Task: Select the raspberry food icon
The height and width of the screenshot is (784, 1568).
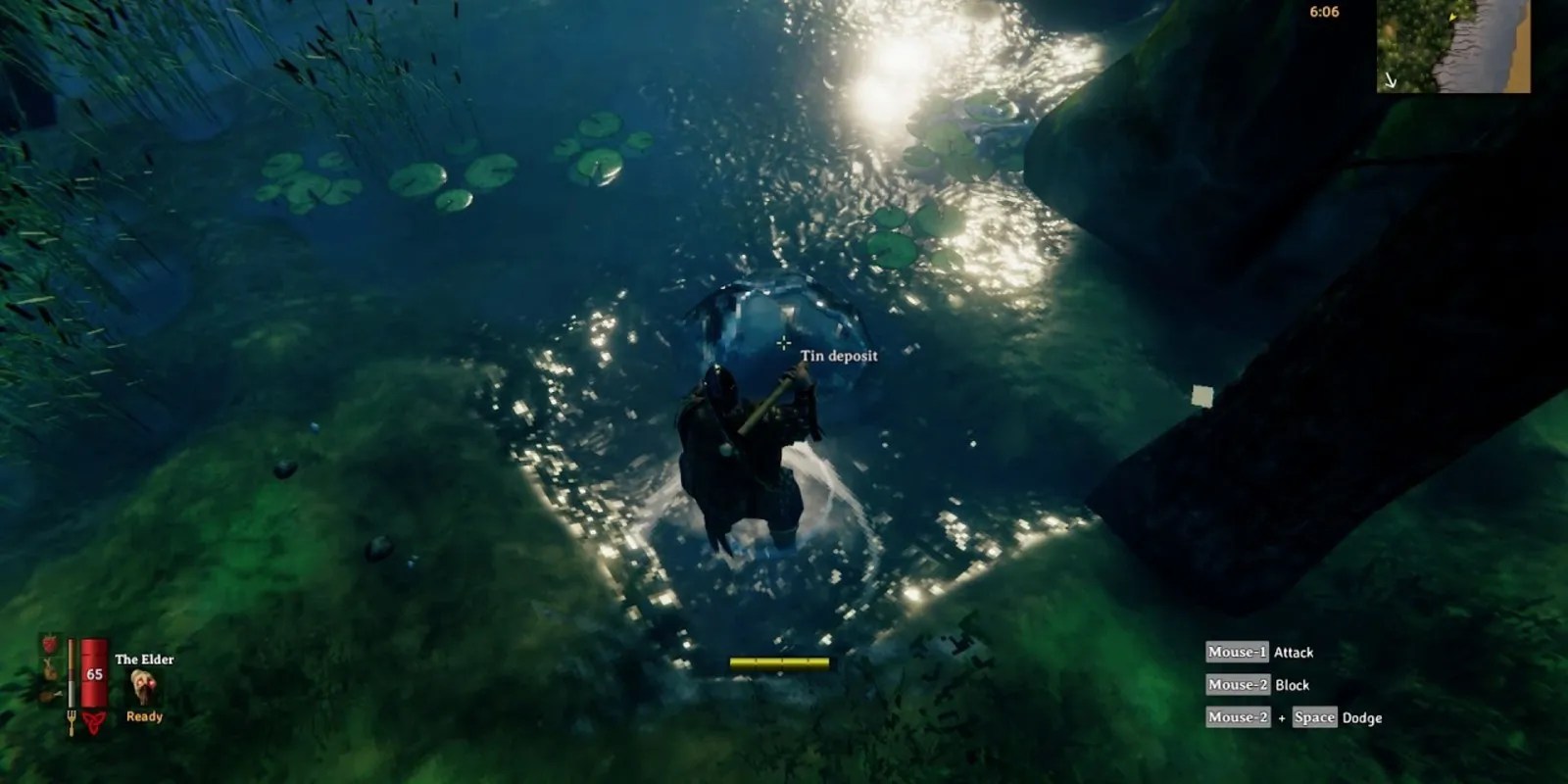Action: pyautogui.click(x=49, y=644)
